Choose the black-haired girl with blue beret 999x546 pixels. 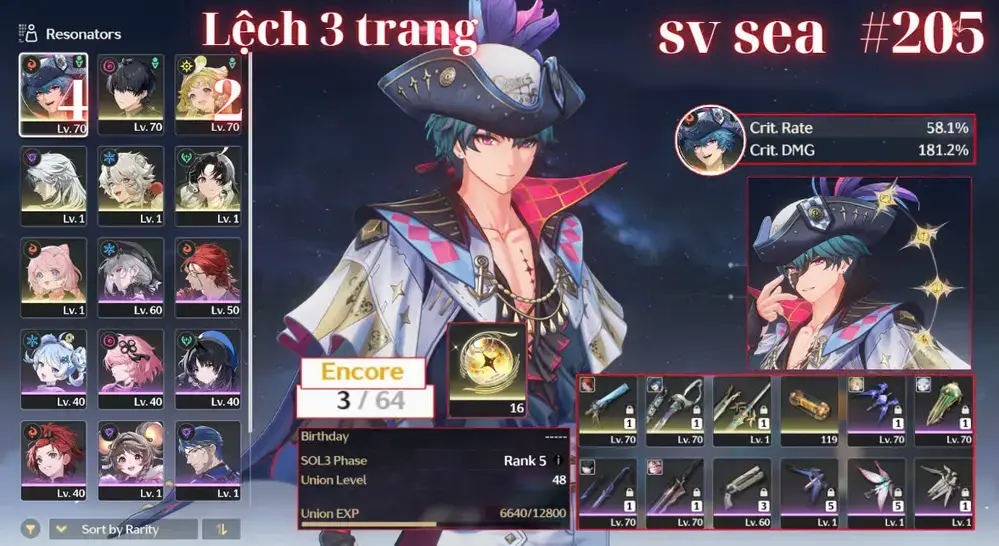208,368
